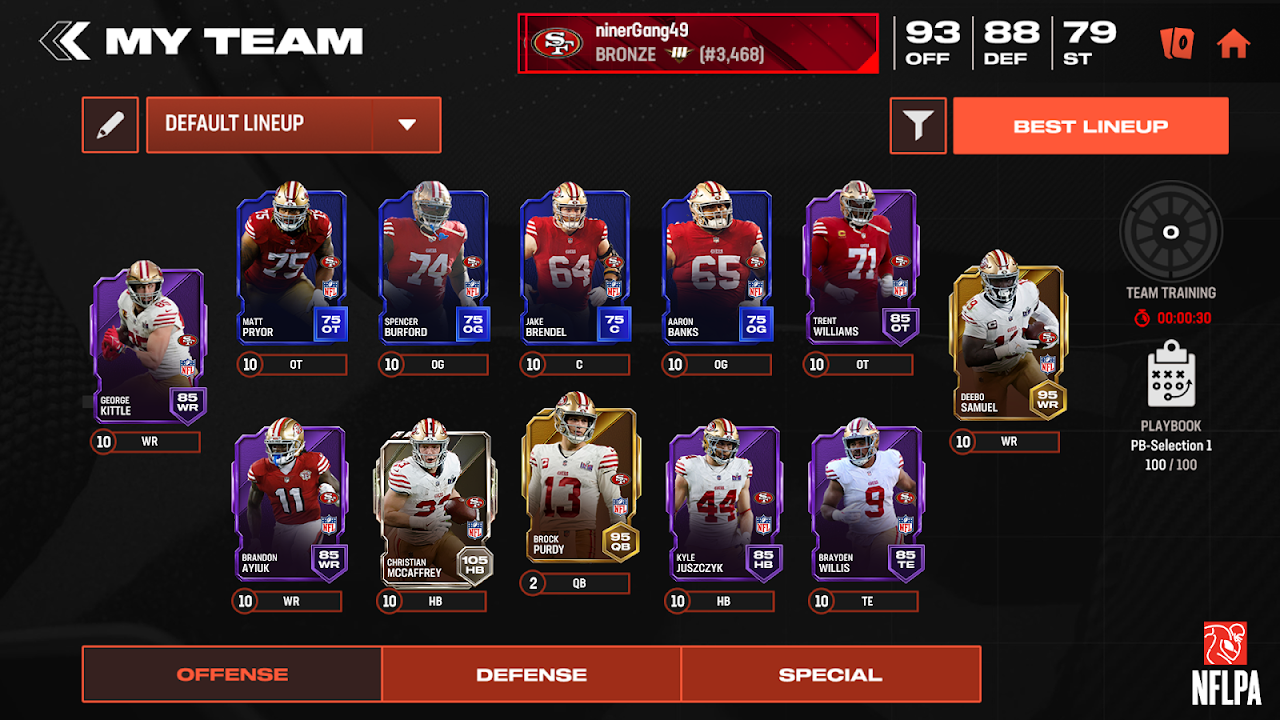This screenshot has width=1280, height=720.
Task: Return to the home screen
Action: 1233,43
